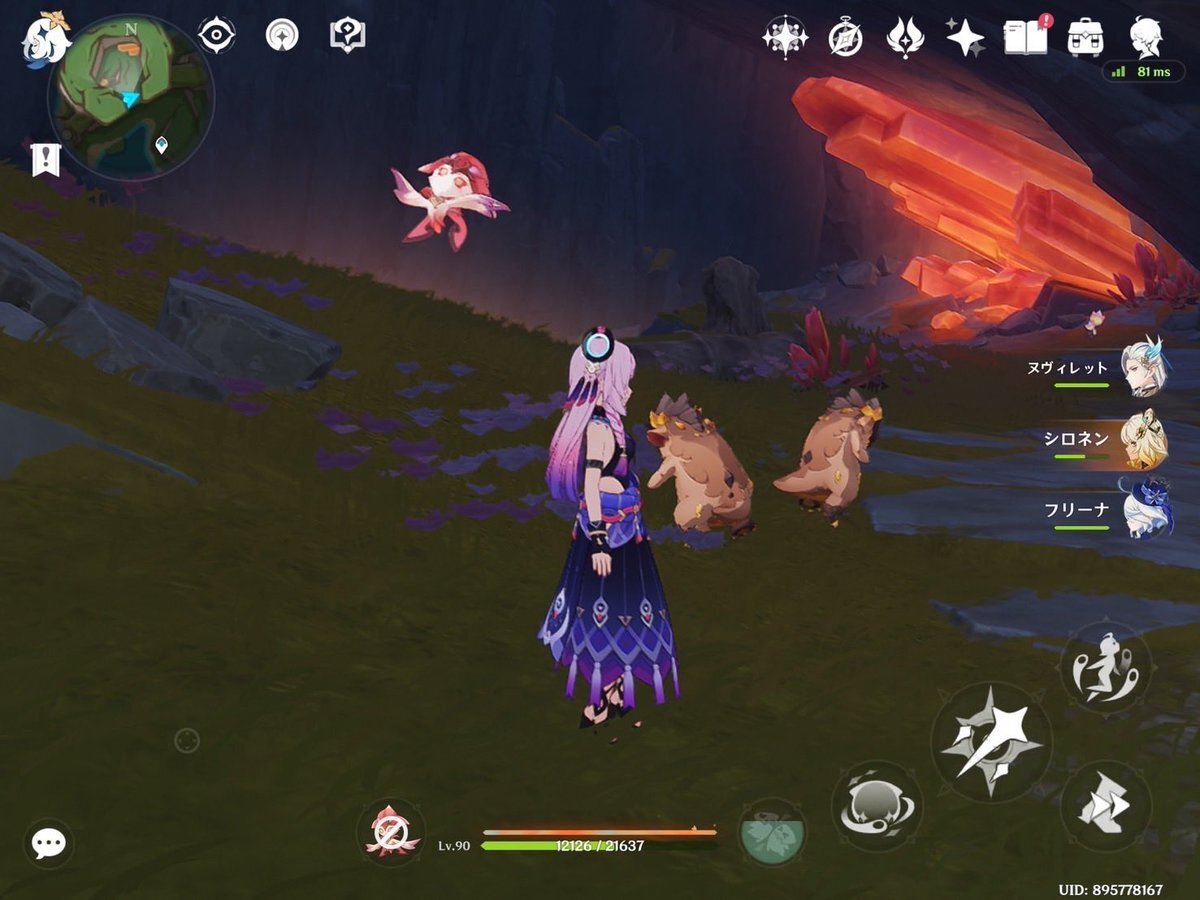Open the quest log exclamation bookmark
The image size is (1200, 900).
point(46,159)
